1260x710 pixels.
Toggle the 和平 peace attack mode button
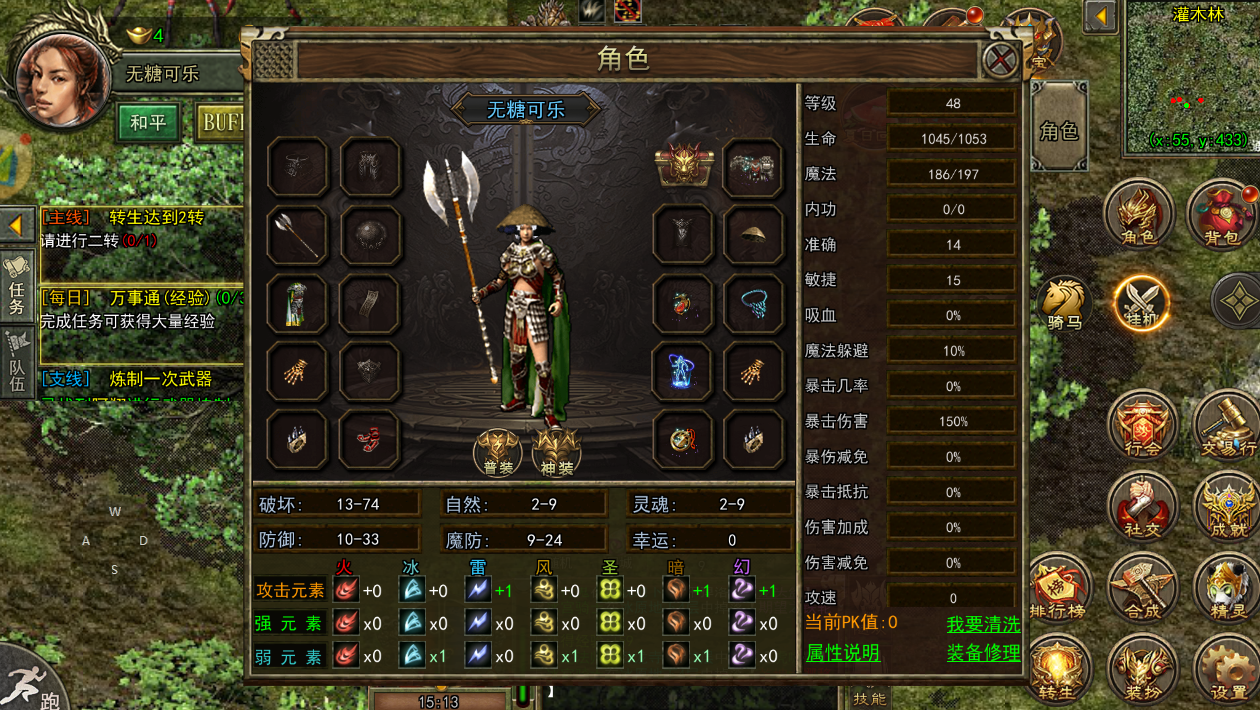tap(147, 123)
